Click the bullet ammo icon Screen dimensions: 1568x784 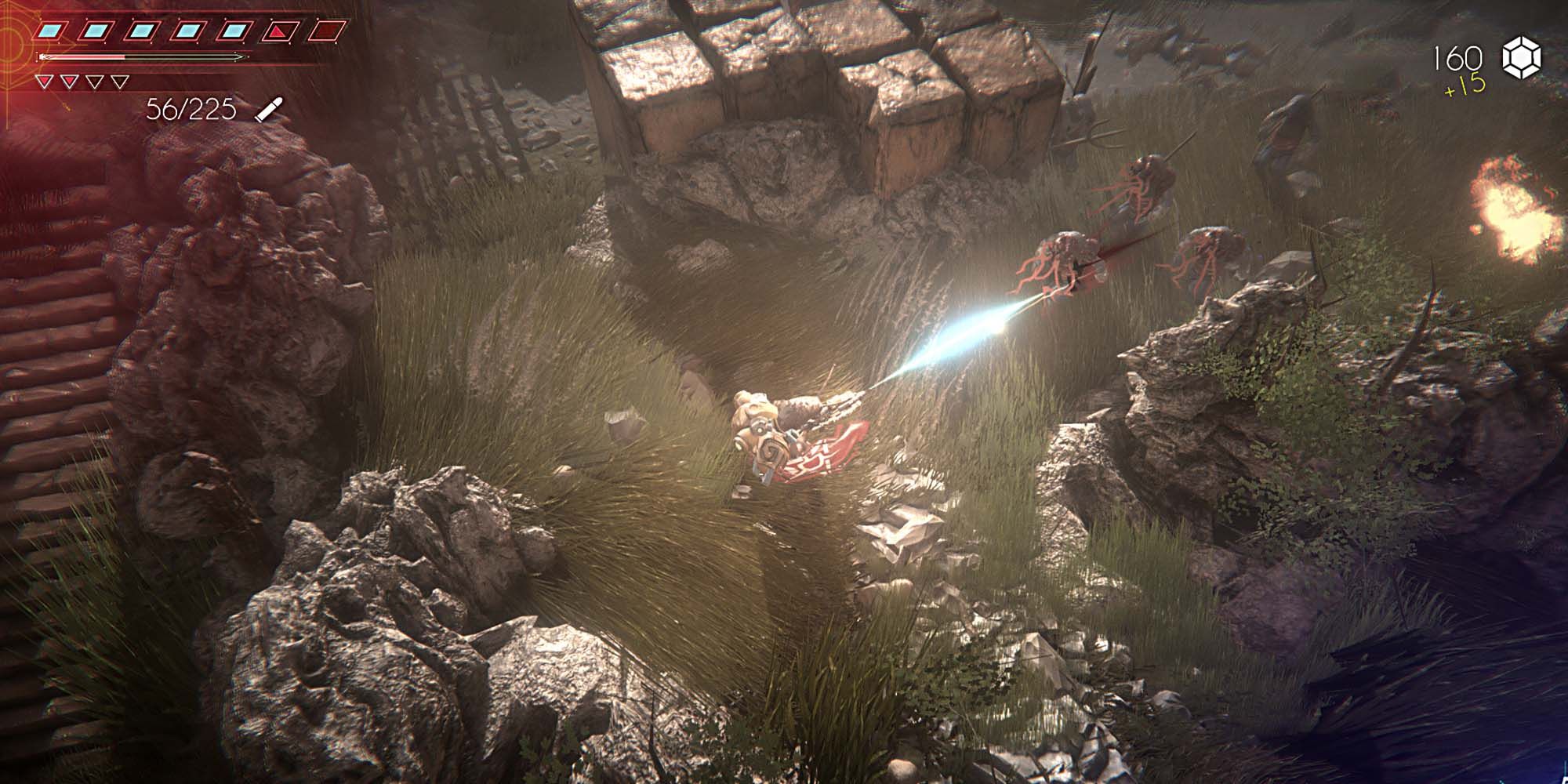[268, 109]
